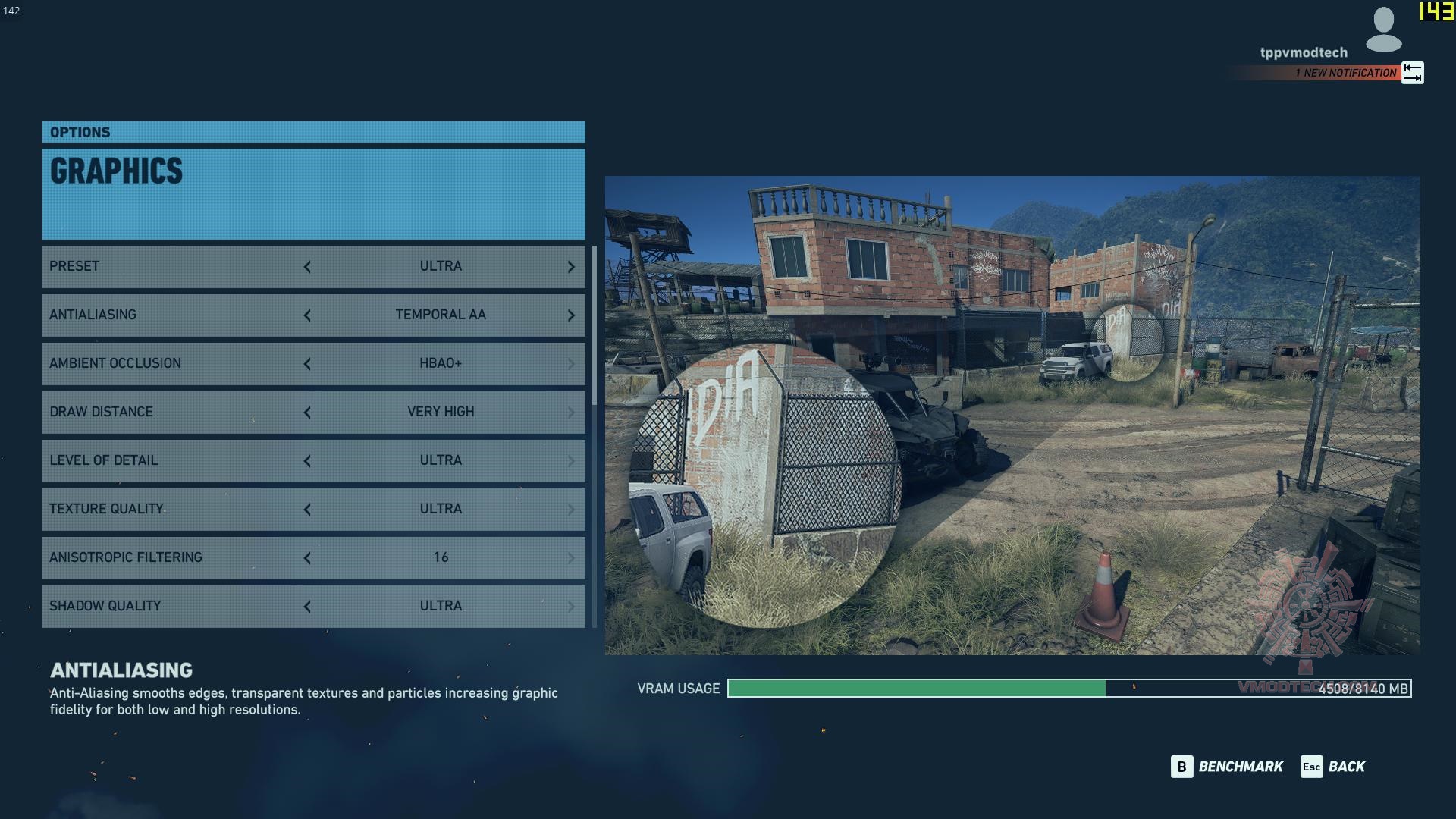This screenshot has height=819, width=1456.
Task: Choose the Anisotropic Filtering row
Action: [174, 557]
